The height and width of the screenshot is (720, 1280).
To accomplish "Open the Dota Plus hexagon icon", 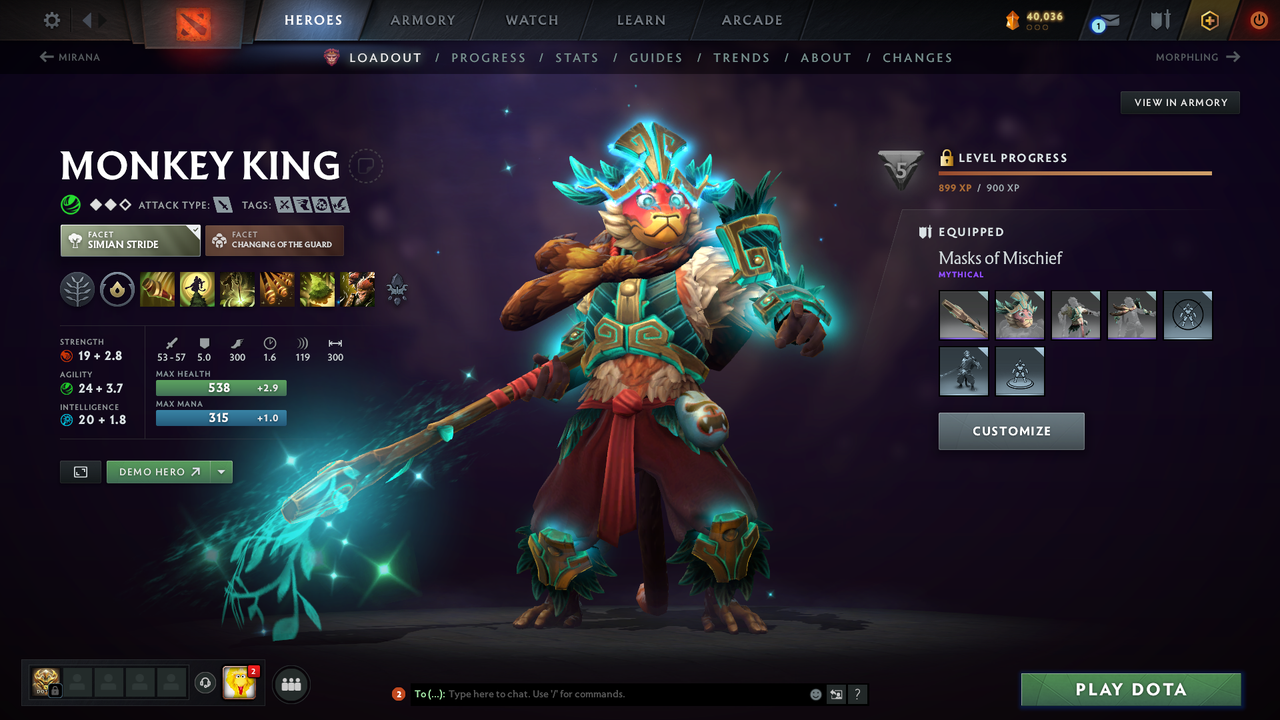I will (1209, 19).
